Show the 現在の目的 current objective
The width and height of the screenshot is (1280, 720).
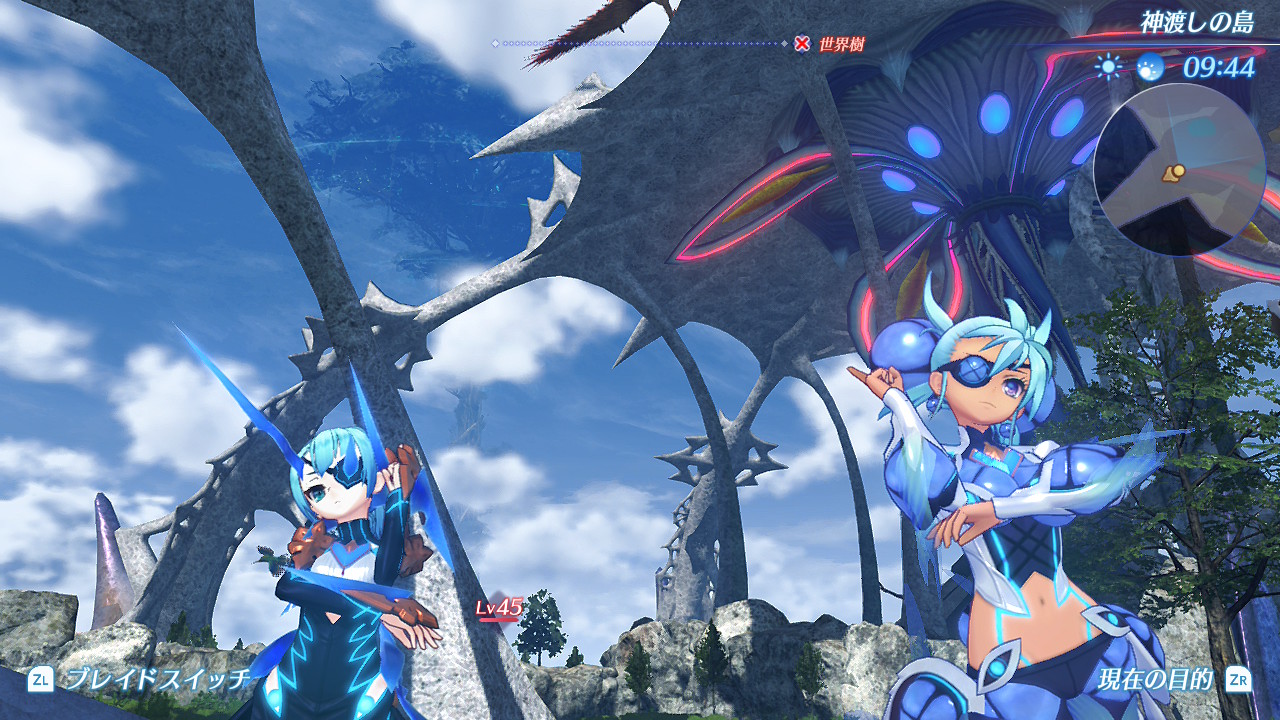(x=1155, y=680)
